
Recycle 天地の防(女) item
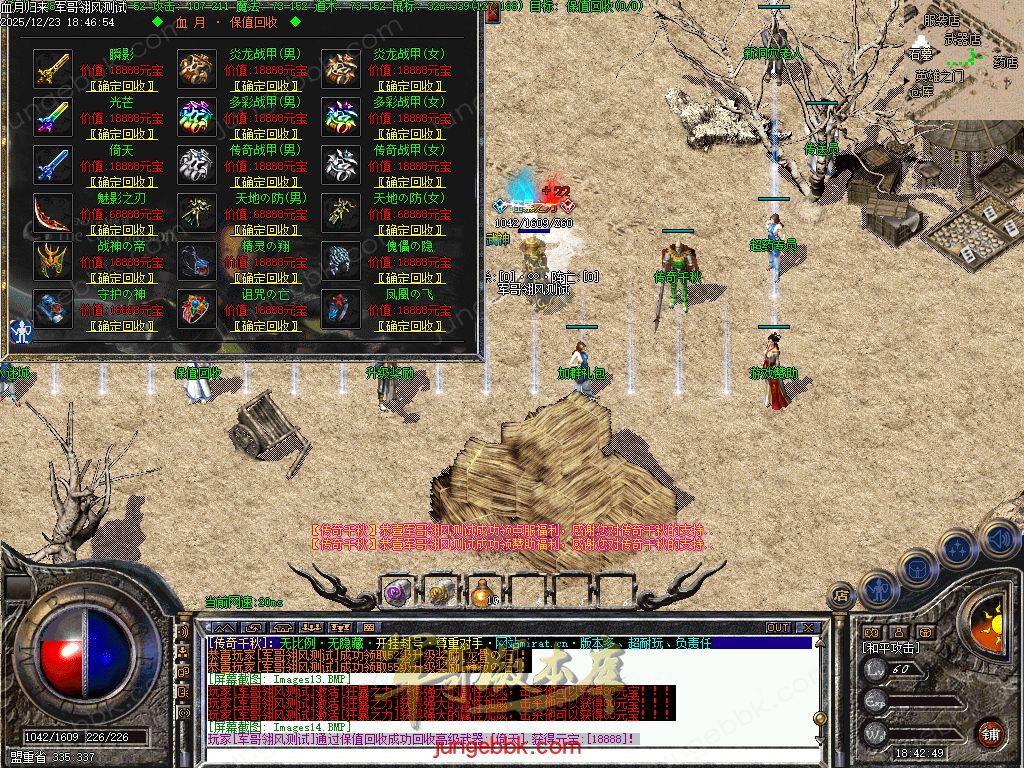pyautogui.click(x=409, y=230)
